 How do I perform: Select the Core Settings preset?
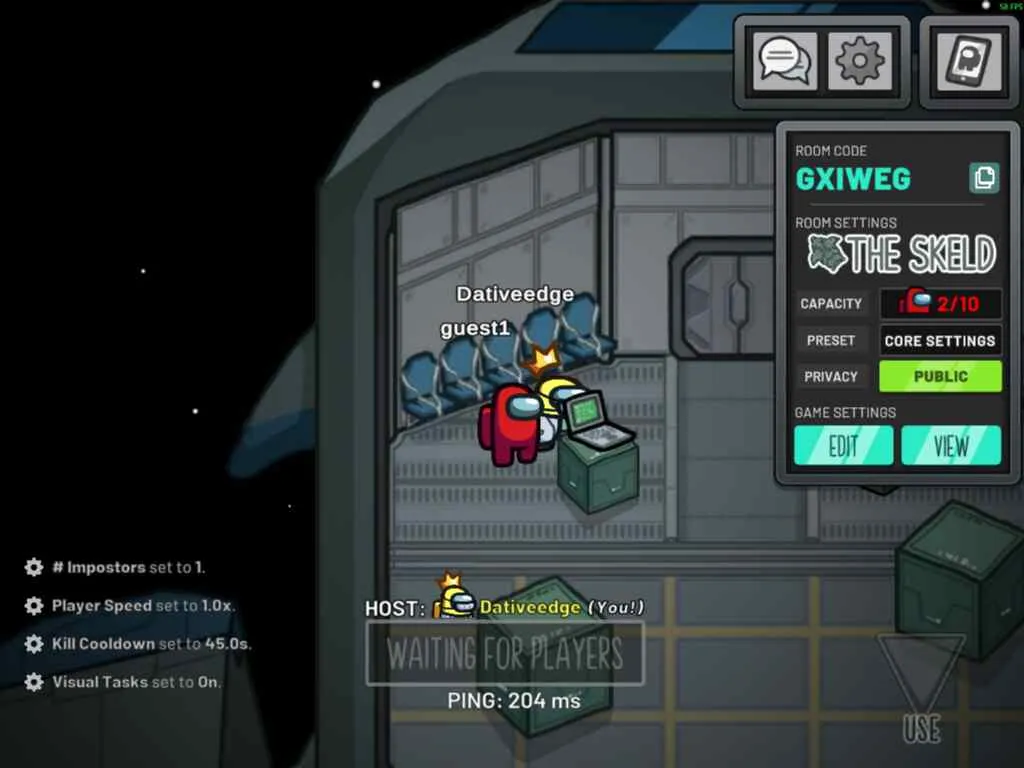940,340
